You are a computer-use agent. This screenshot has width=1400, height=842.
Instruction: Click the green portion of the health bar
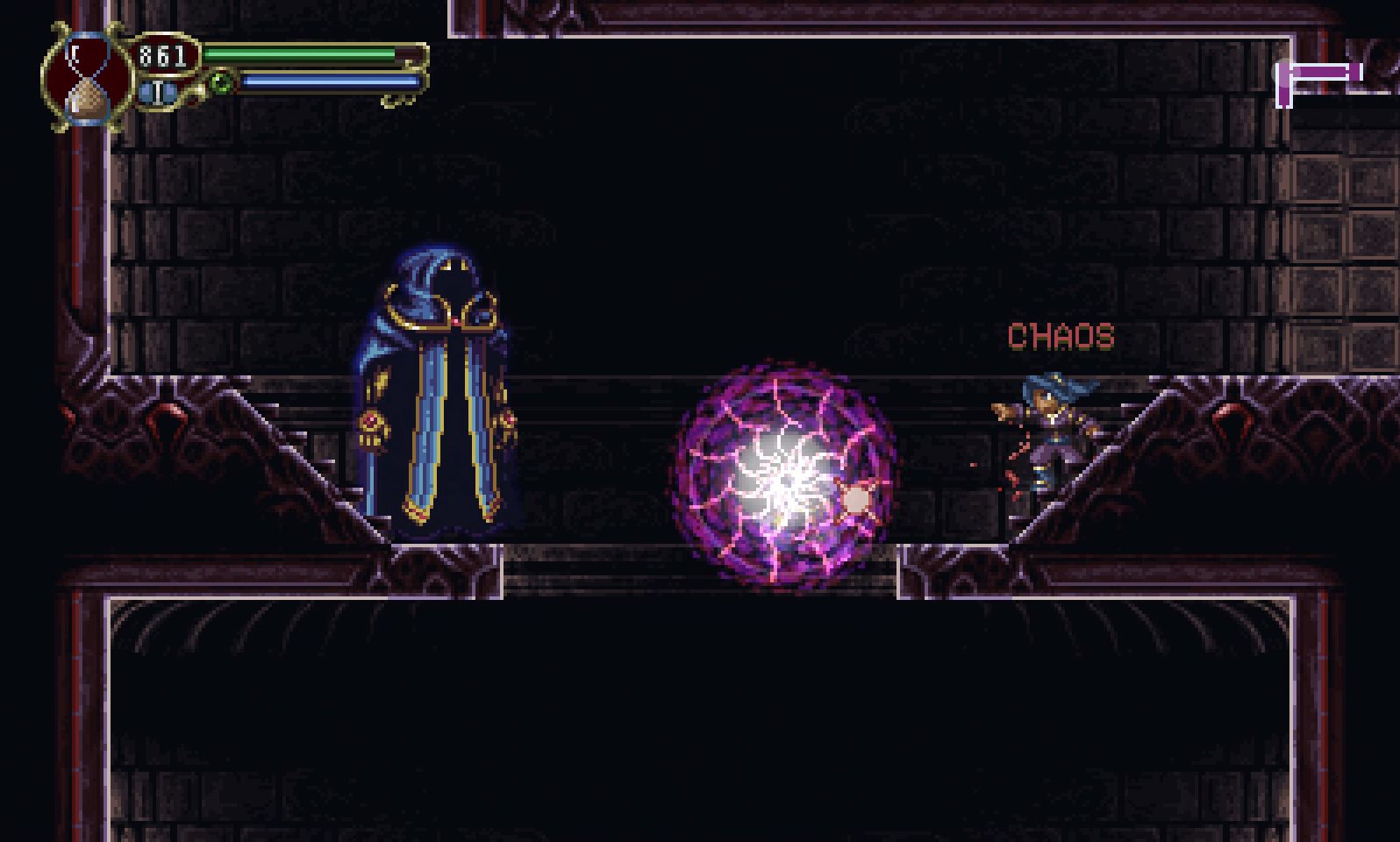click(298, 55)
